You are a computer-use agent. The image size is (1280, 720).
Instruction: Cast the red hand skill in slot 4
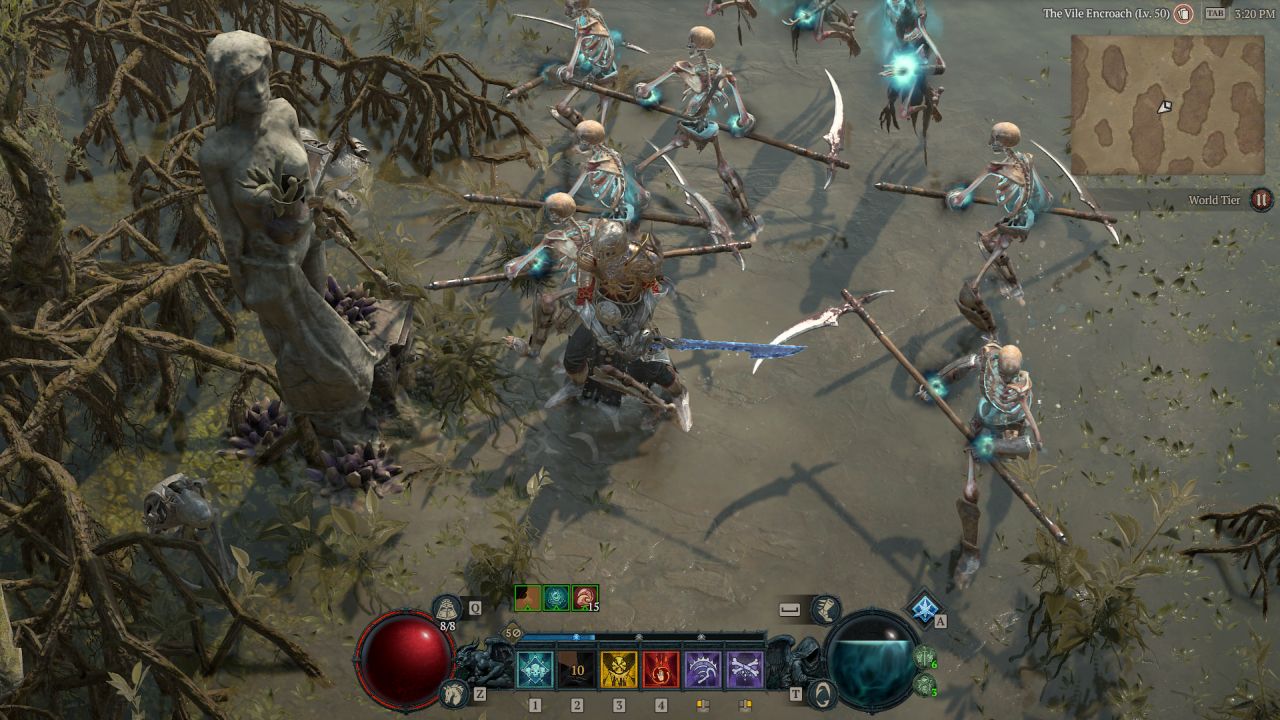pyautogui.click(x=661, y=669)
